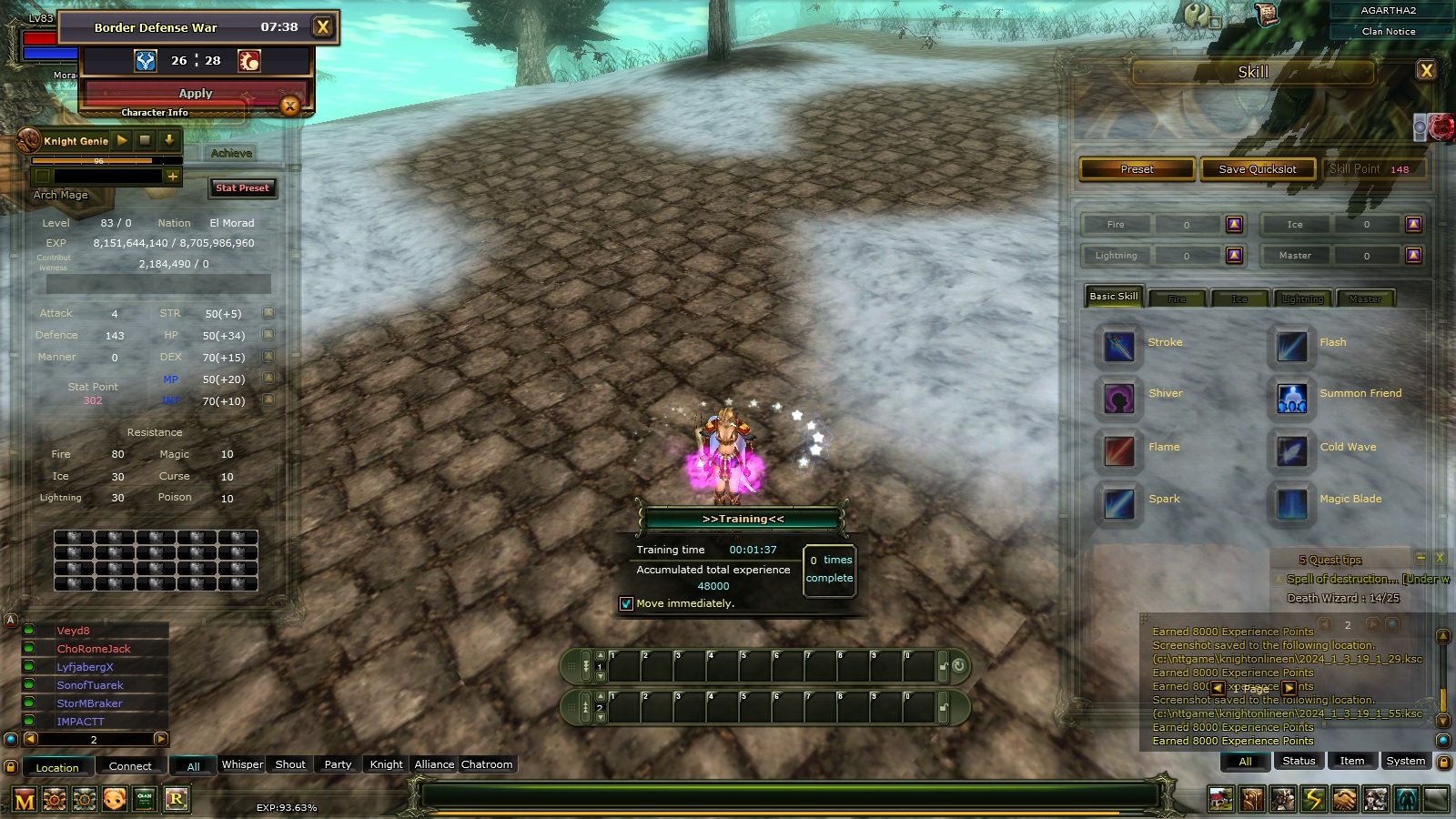
Task: Click the Save Quickslot button
Action: pos(1259,168)
